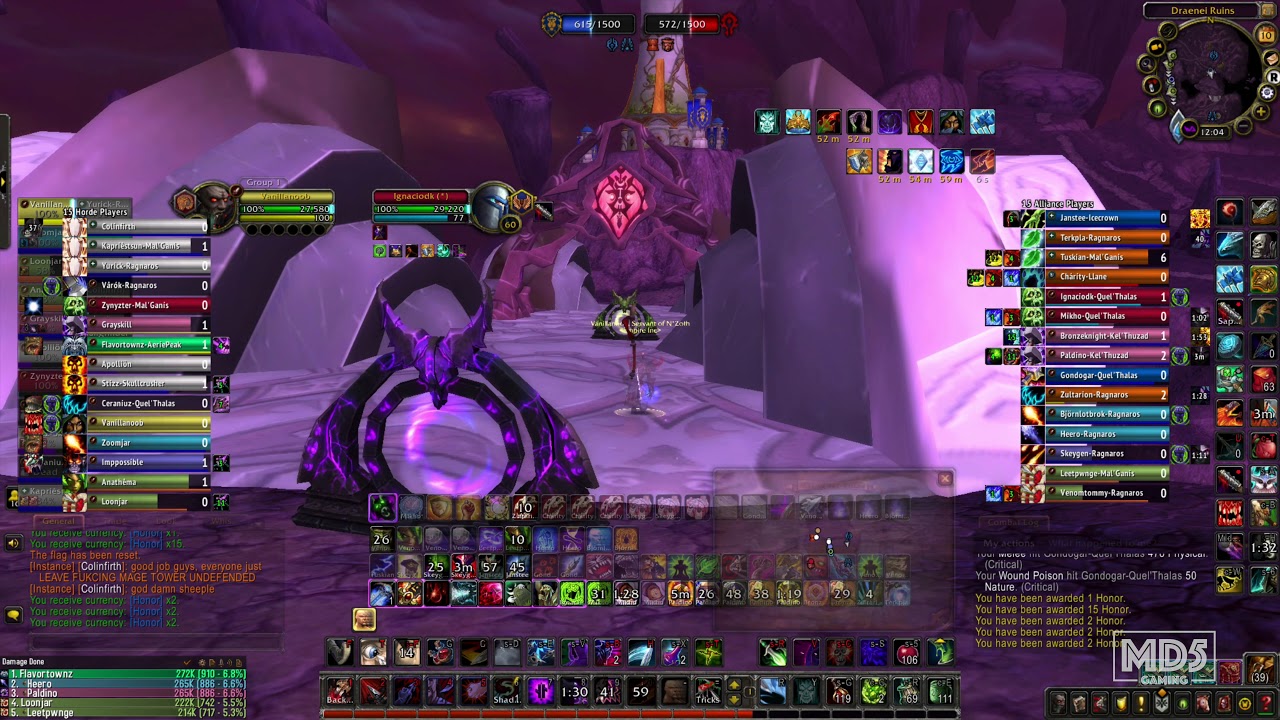Screen dimensions: 1280x720
Task: Use the Tricks ability on action bar
Action: [708, 691]
